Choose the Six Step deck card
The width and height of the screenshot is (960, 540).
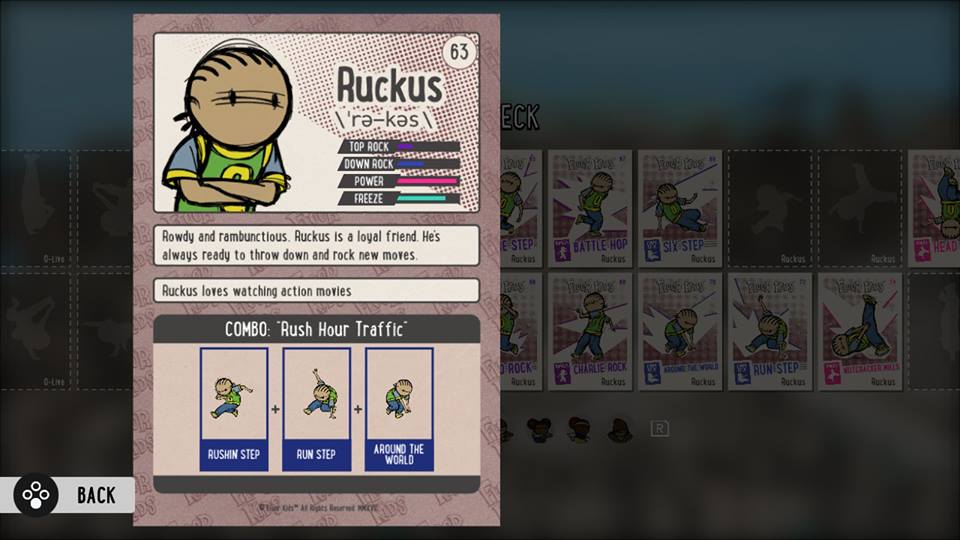[681, 208]
